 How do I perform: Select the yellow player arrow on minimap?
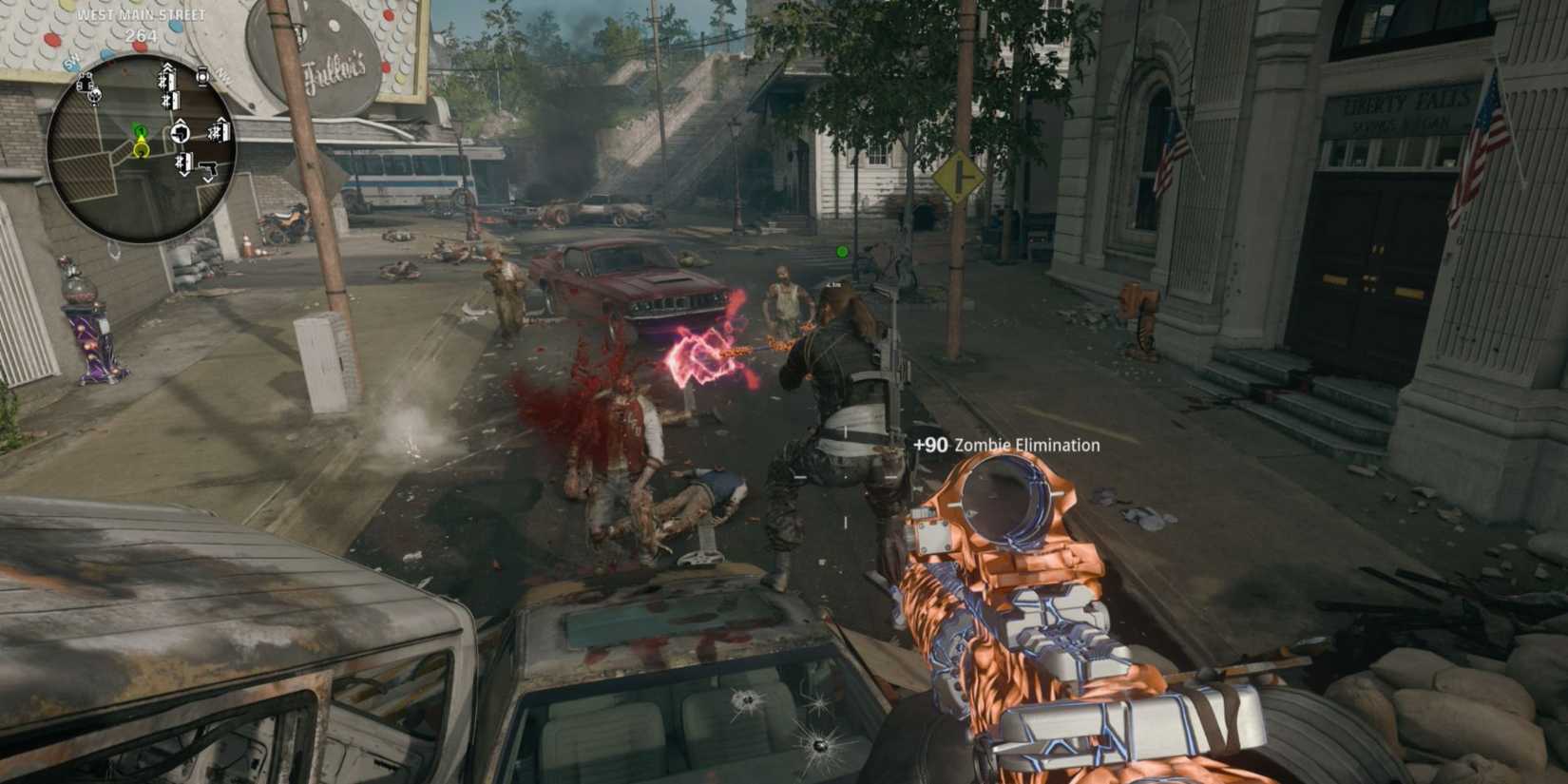pyautogui.click(x=142, y=147)
